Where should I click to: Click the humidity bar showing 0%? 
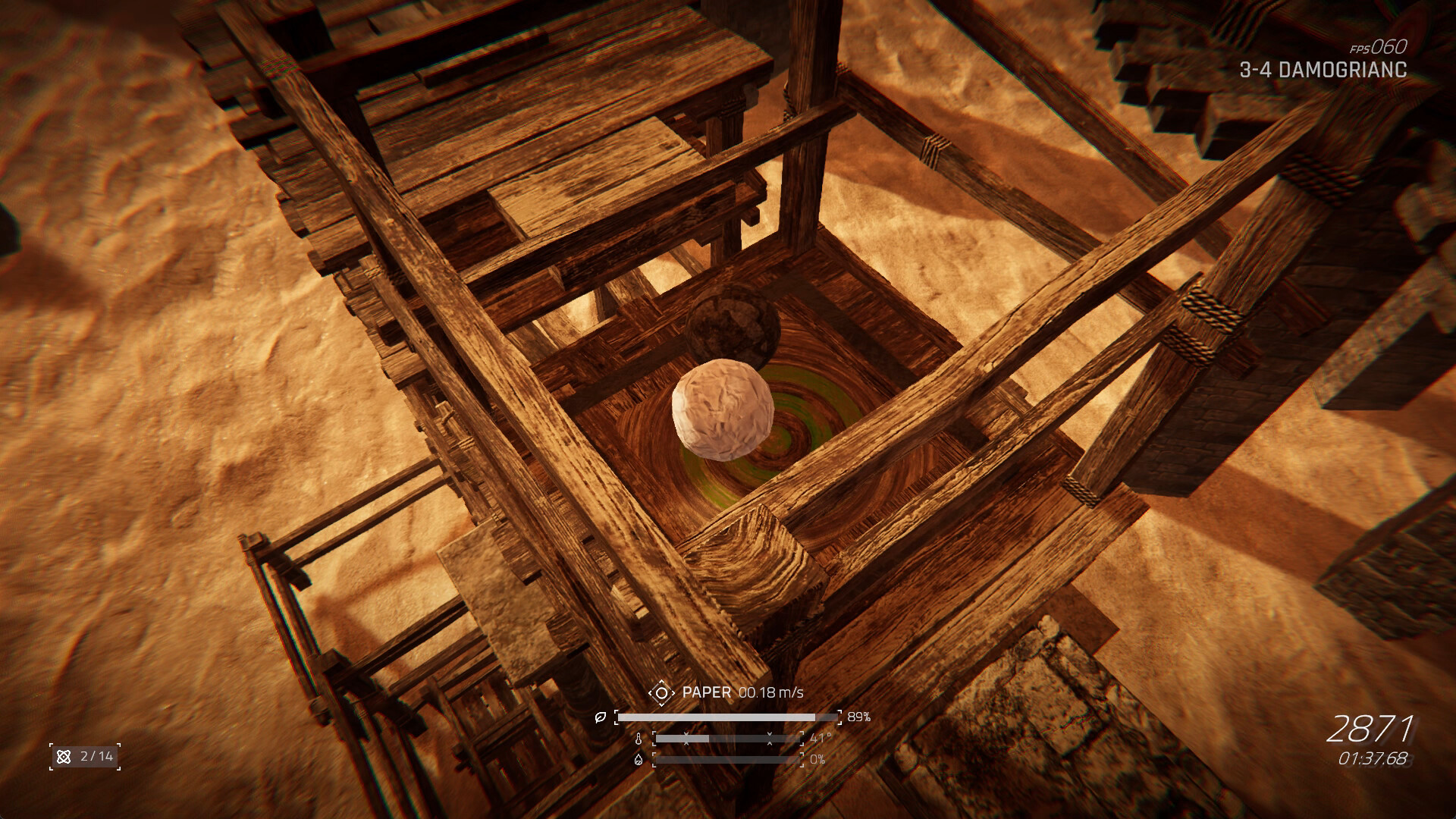click(x=728, y=760)
